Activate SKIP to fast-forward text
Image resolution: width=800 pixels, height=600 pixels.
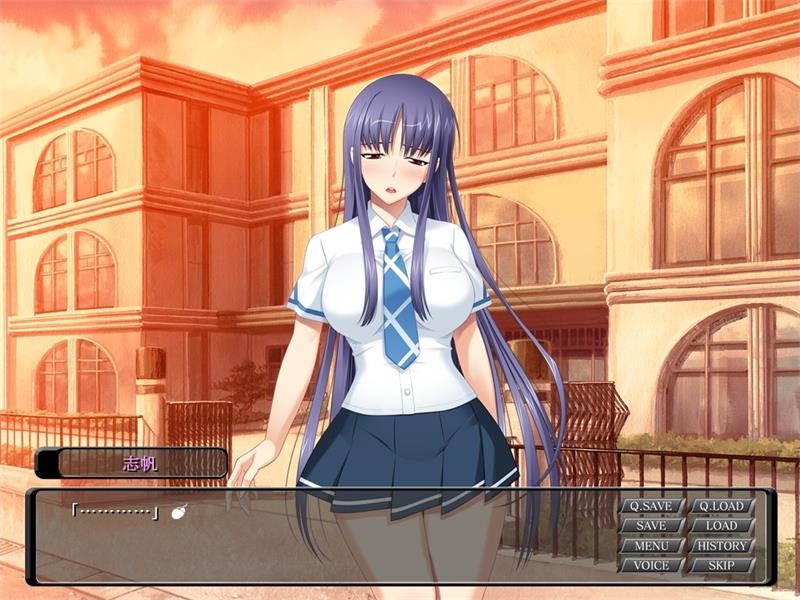[721, 566]
